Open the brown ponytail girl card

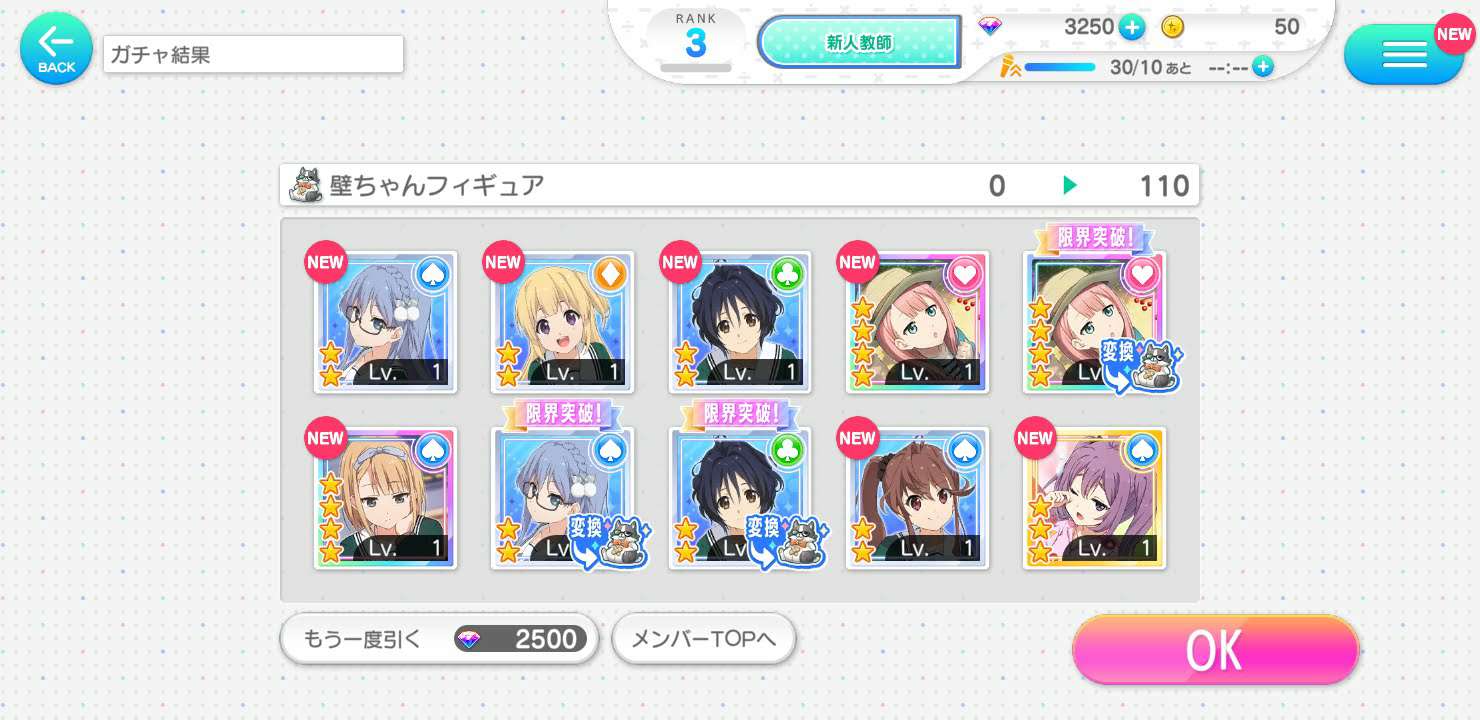pos(917,498)
